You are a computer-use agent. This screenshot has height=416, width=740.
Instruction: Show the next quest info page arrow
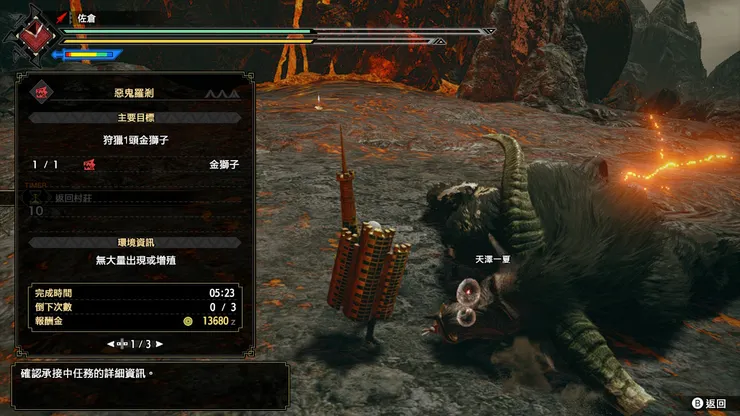(159, 343)
